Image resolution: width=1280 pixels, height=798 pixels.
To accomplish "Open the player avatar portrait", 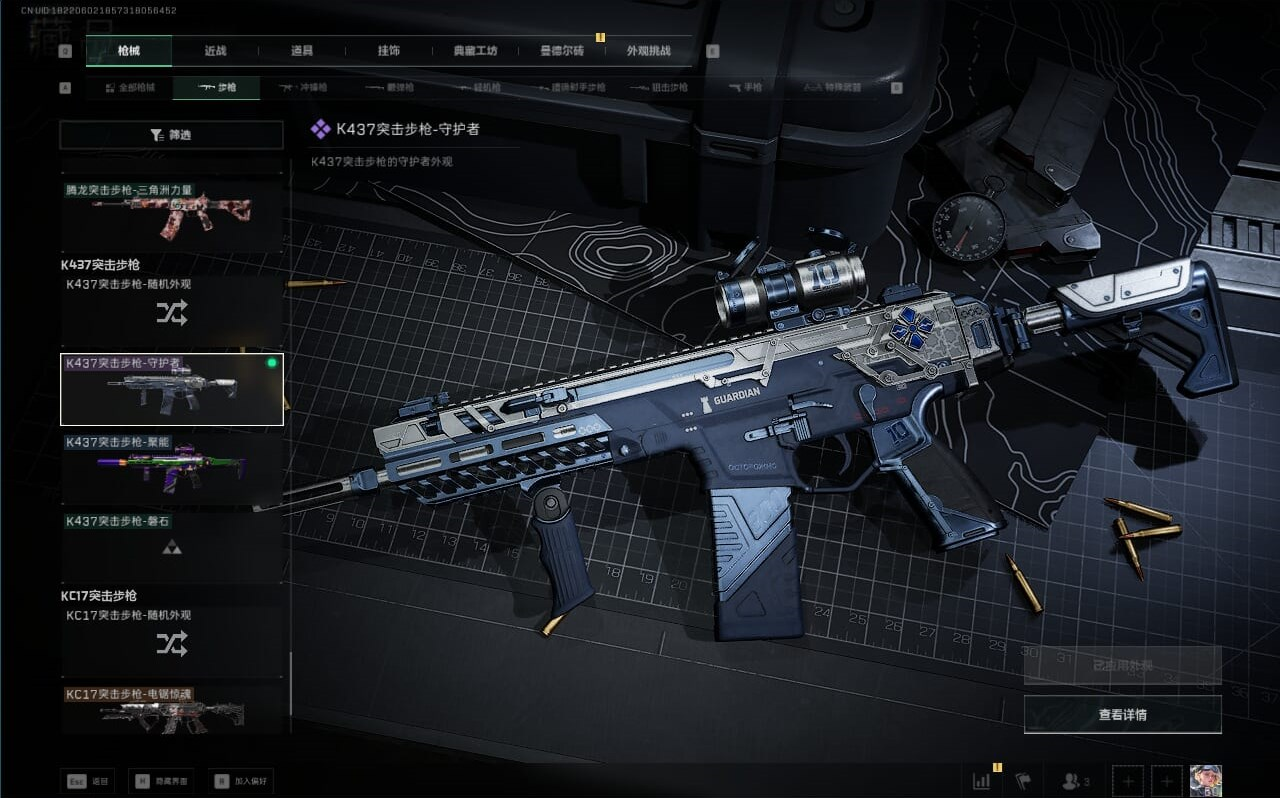I will pos(1205,781).
